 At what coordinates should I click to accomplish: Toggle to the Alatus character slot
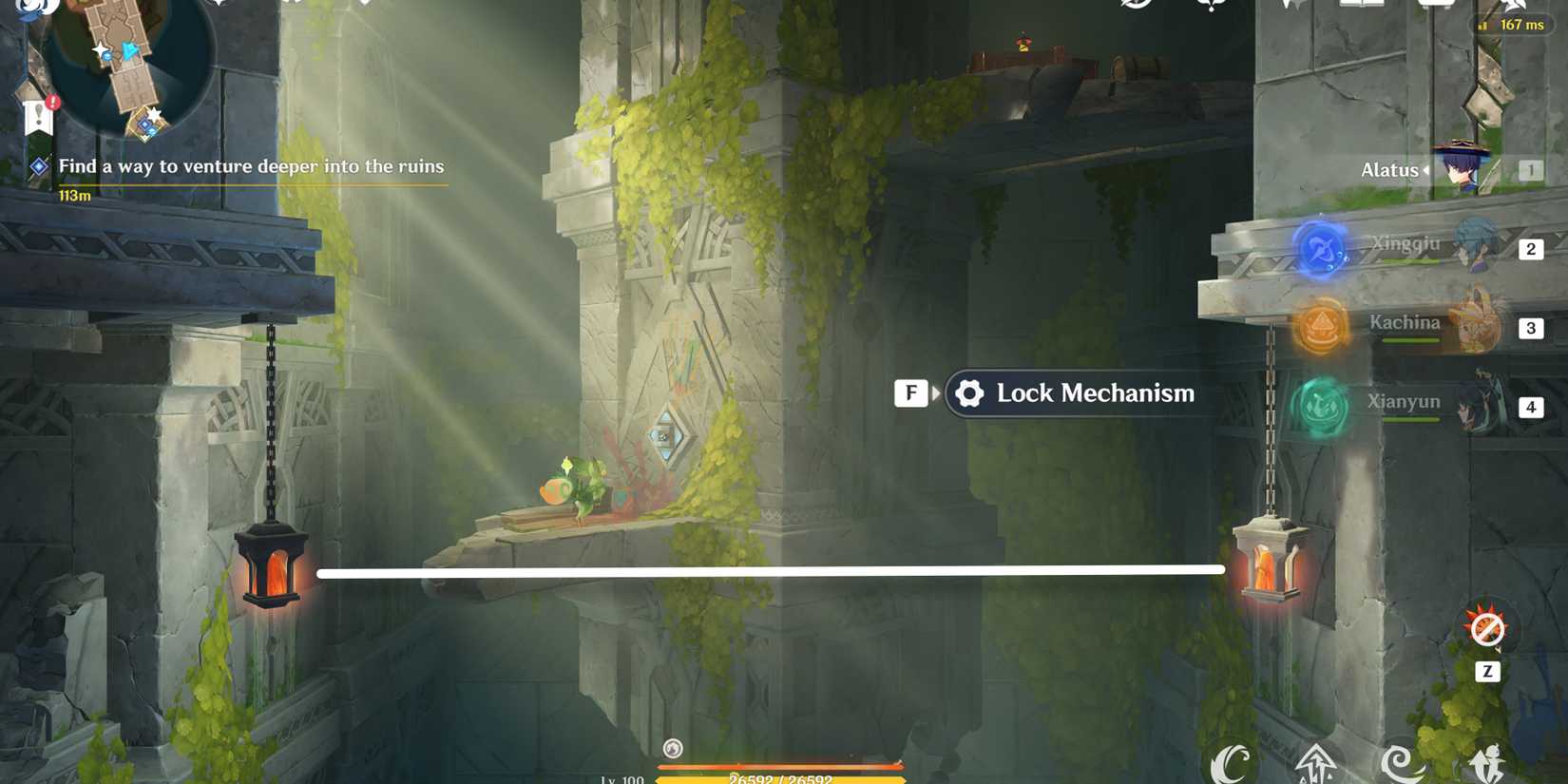1463,169
